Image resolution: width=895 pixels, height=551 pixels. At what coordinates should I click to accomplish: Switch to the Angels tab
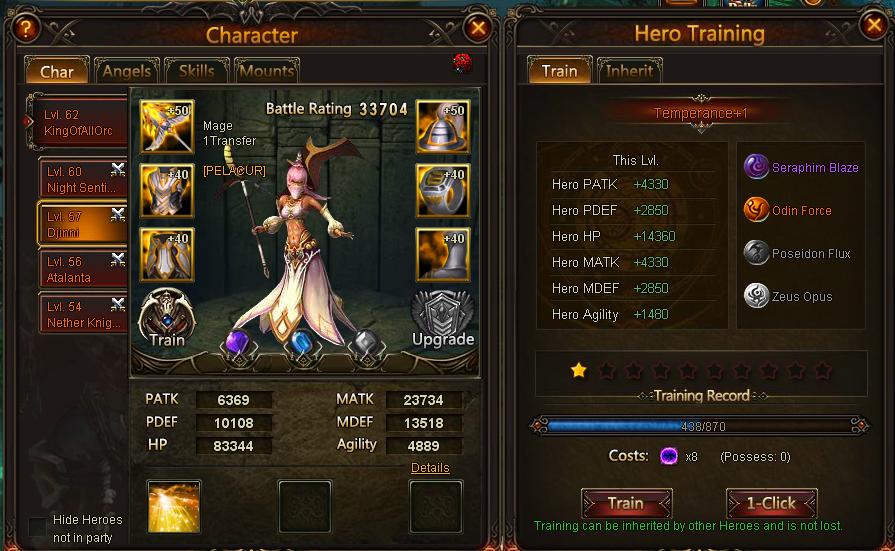tap(127, 71)
